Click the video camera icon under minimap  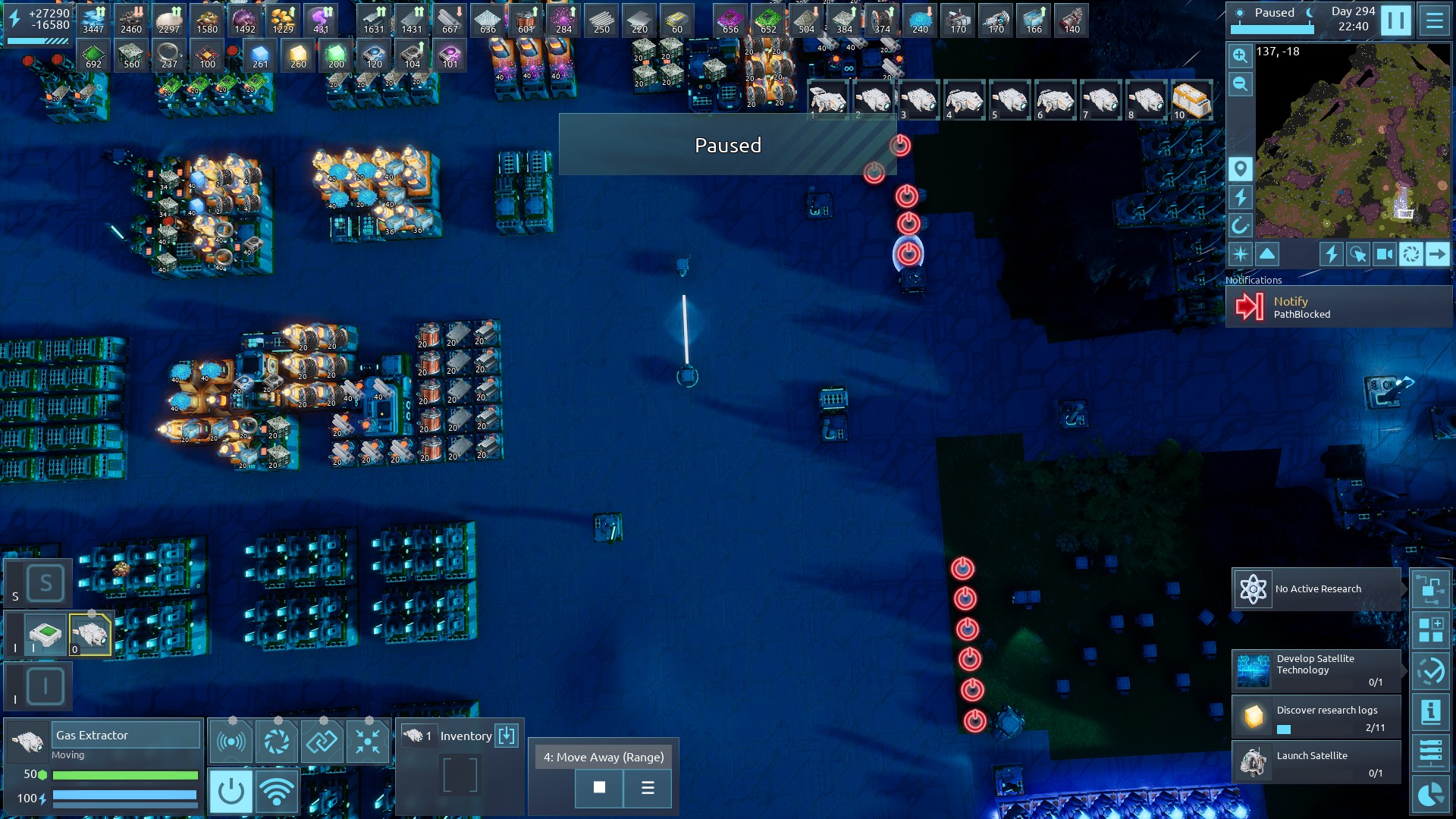click(1385, 254)
